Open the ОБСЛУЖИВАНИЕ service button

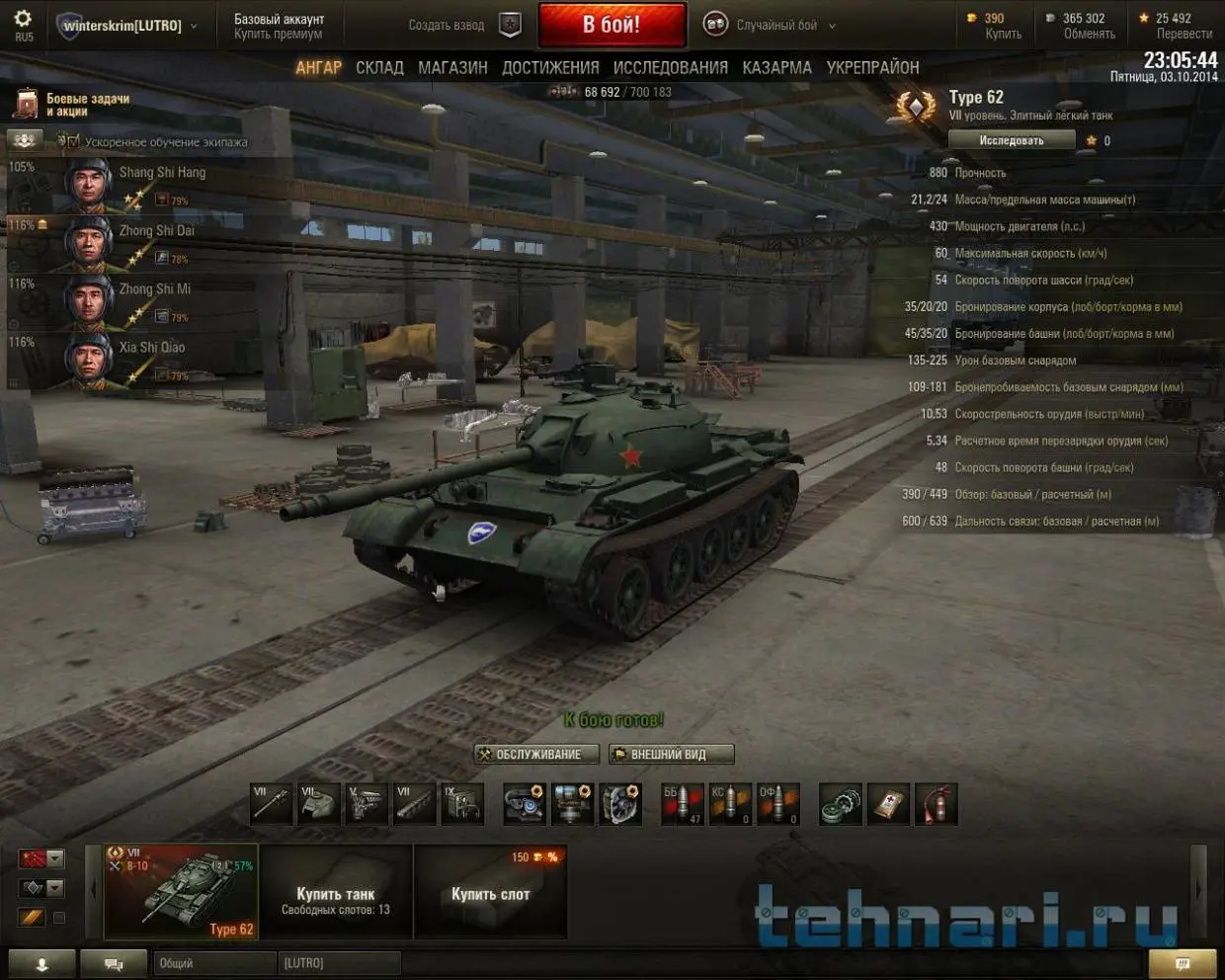(536, 755)
